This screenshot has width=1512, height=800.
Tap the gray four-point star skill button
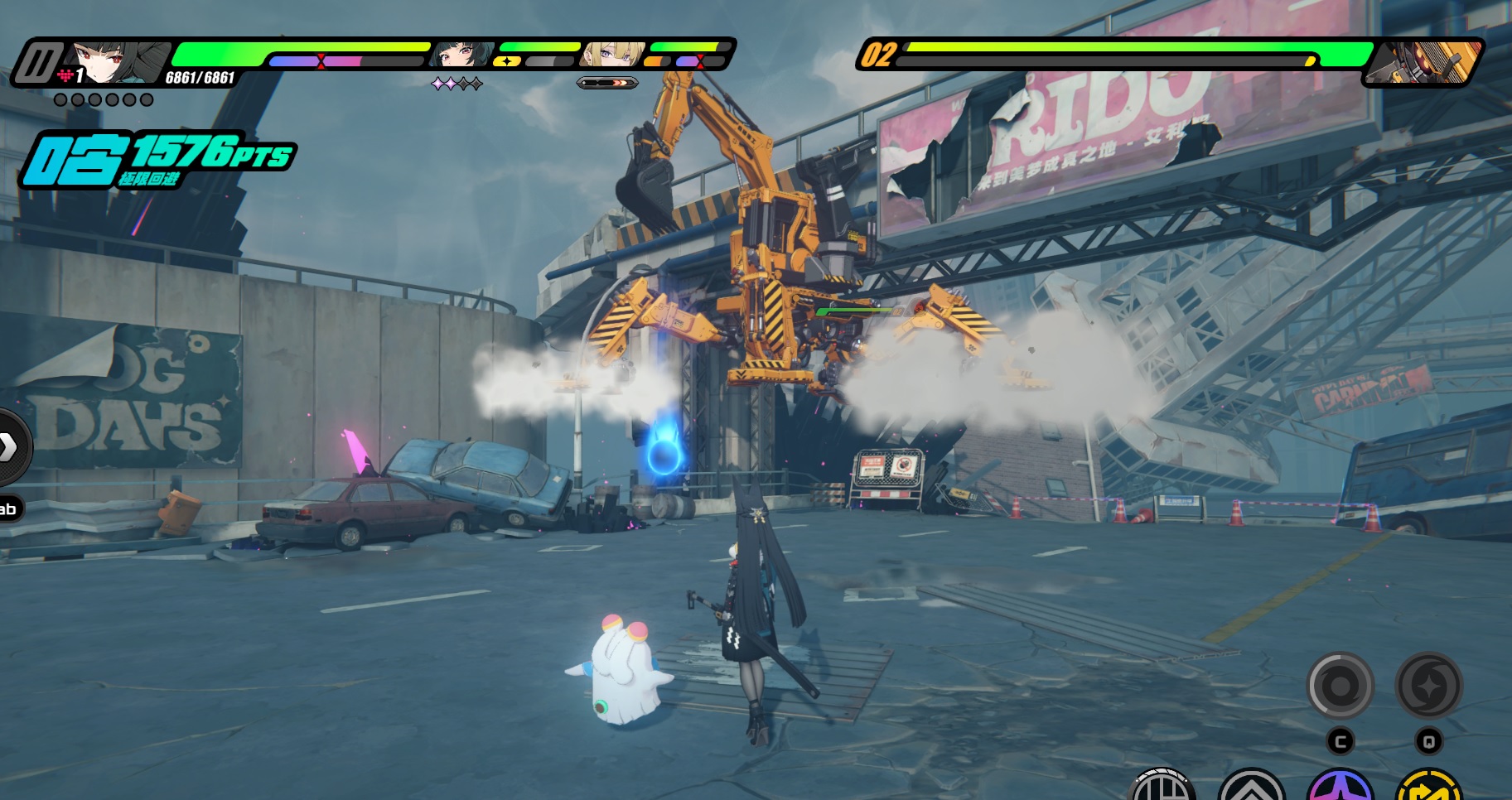1428,686
